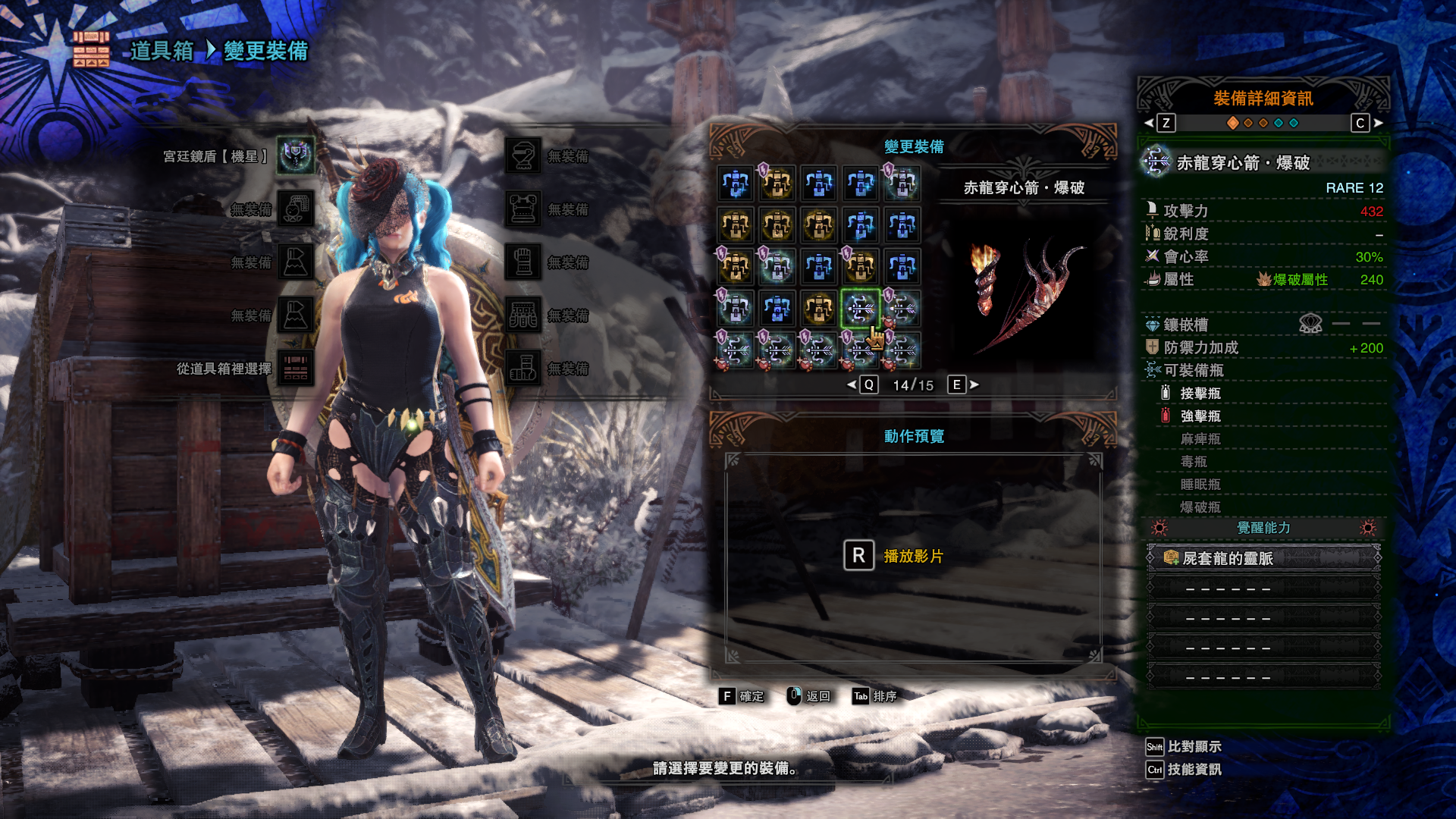Go back to 道具箱 in the breadcrumb

tap(162, 51)
